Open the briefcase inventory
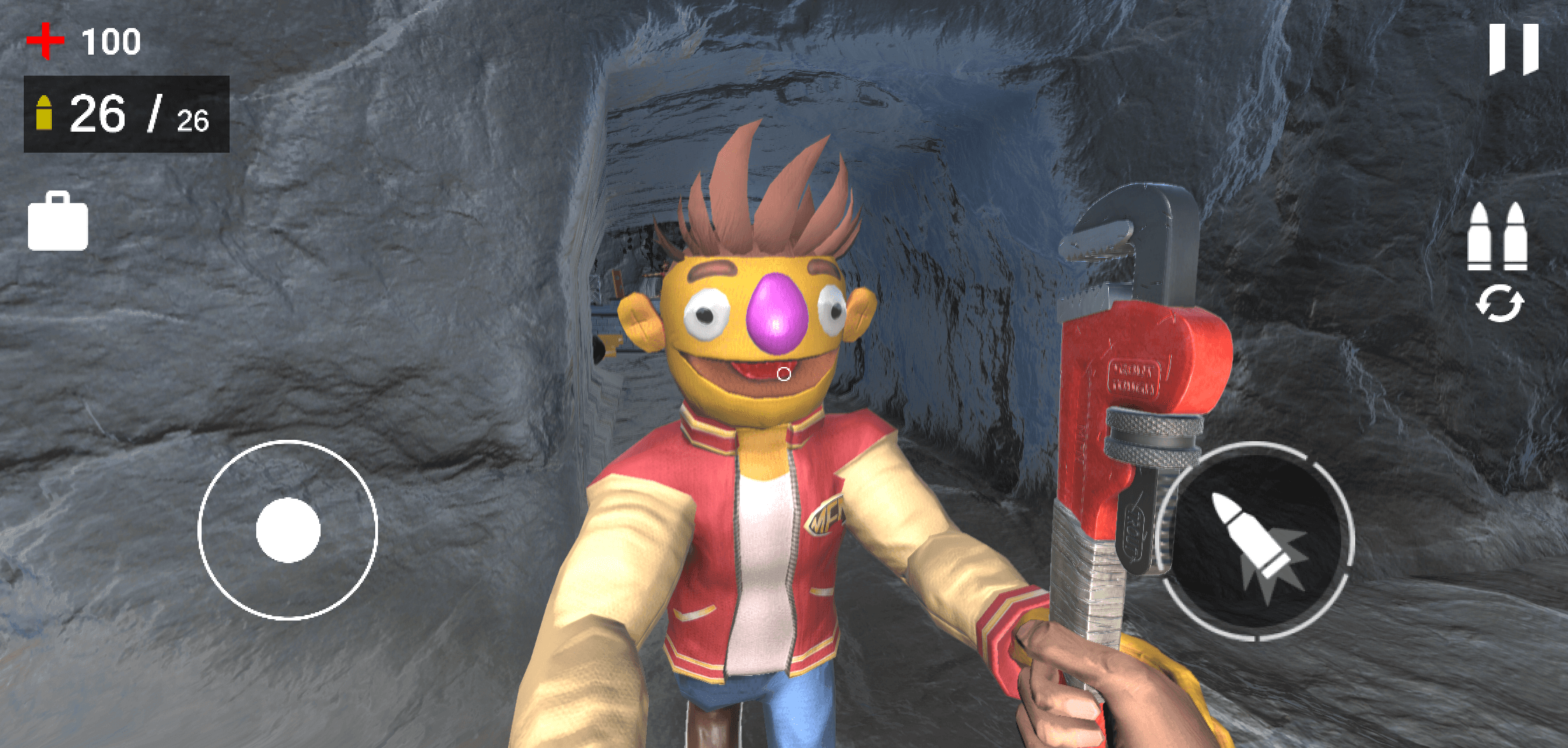Screen dimensions: 1568x748 point(58,222)
